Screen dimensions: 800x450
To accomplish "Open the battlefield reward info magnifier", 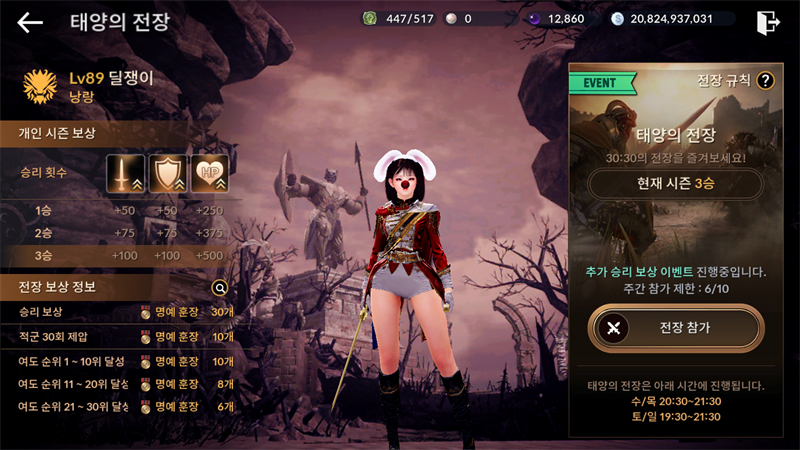I will point(221,288).
